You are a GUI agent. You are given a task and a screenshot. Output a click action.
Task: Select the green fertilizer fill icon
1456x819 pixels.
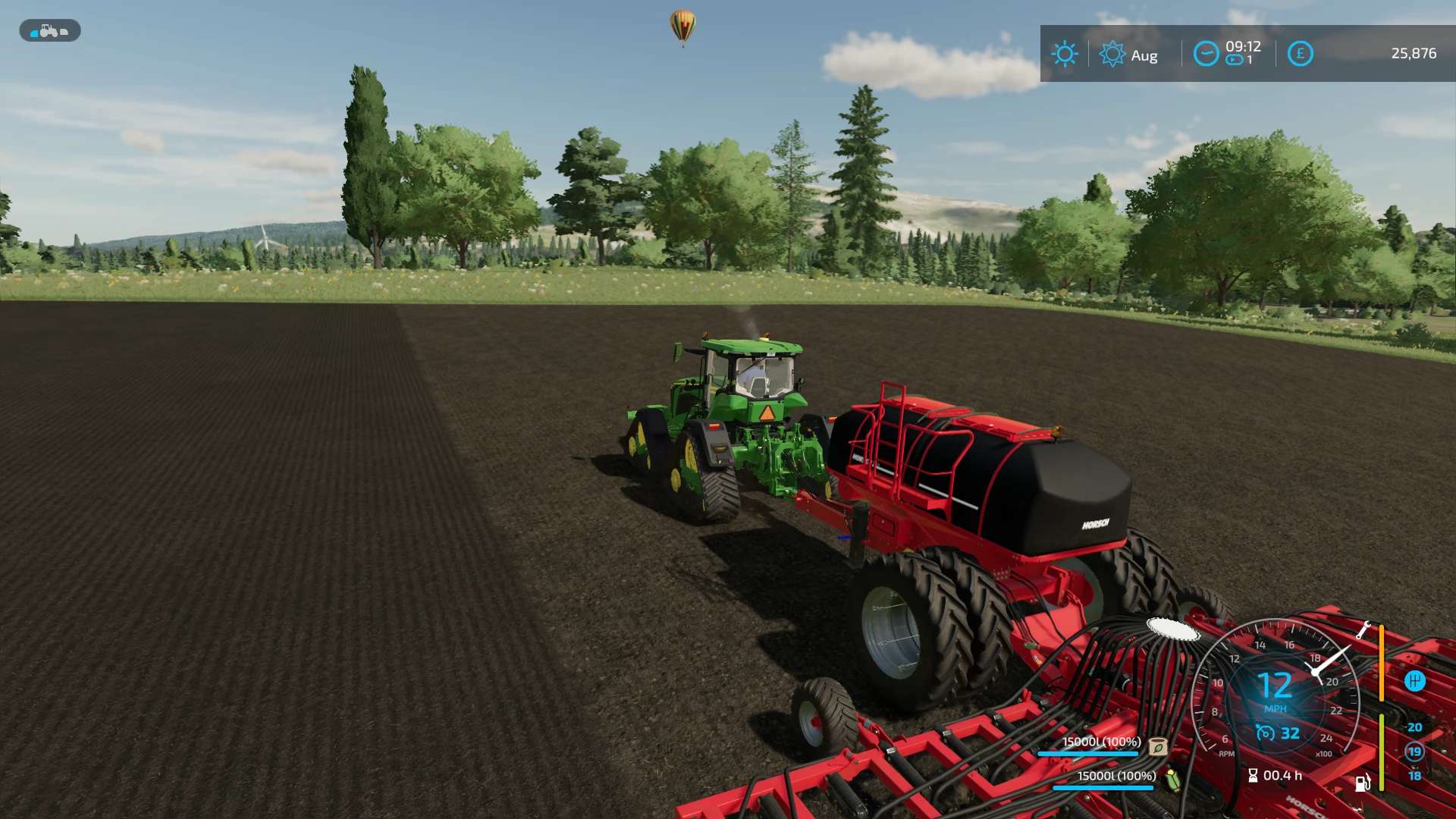pyautogui.click(x=1173, y=779)
